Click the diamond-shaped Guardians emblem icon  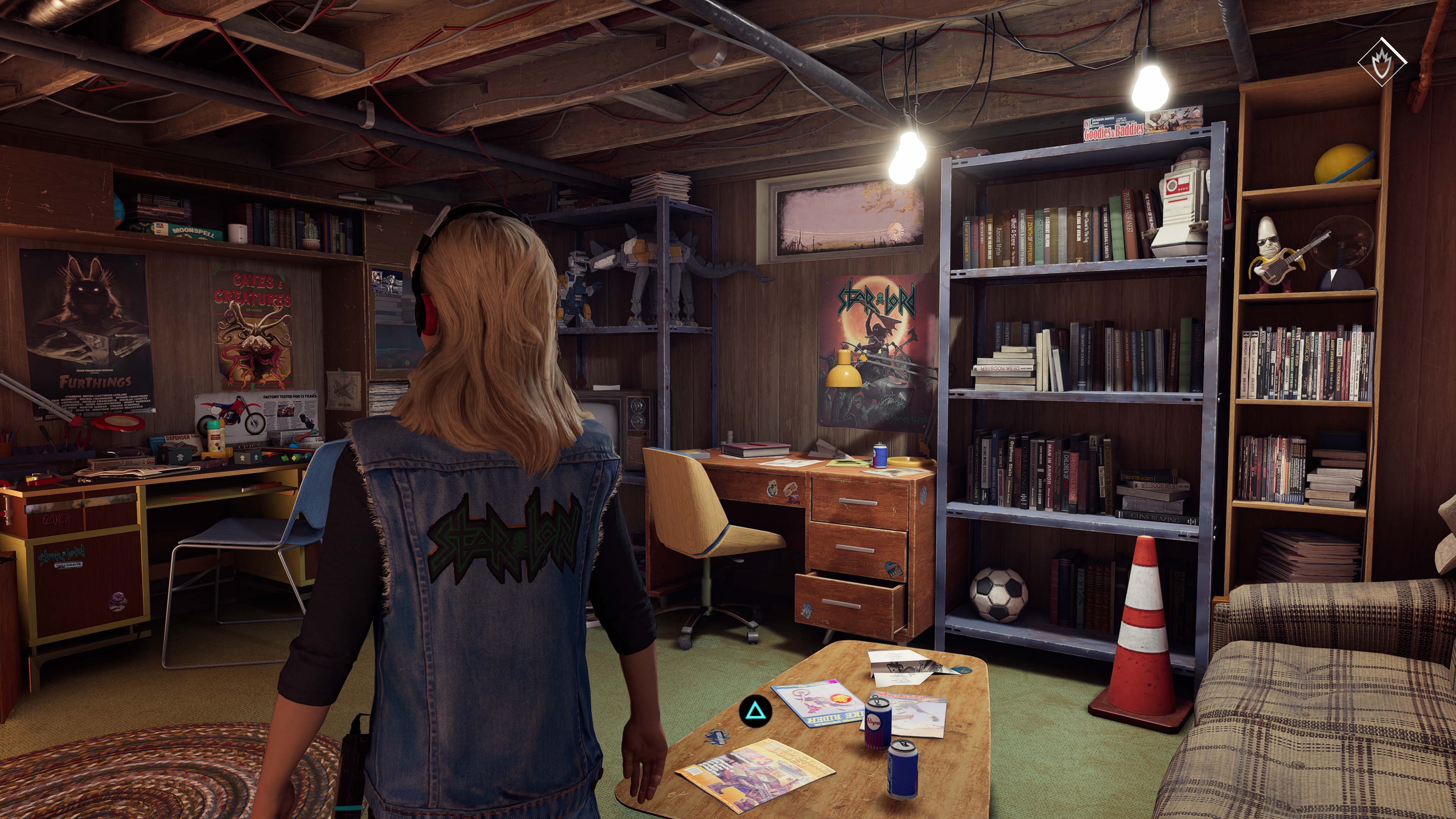click(x=1381, y=61)
